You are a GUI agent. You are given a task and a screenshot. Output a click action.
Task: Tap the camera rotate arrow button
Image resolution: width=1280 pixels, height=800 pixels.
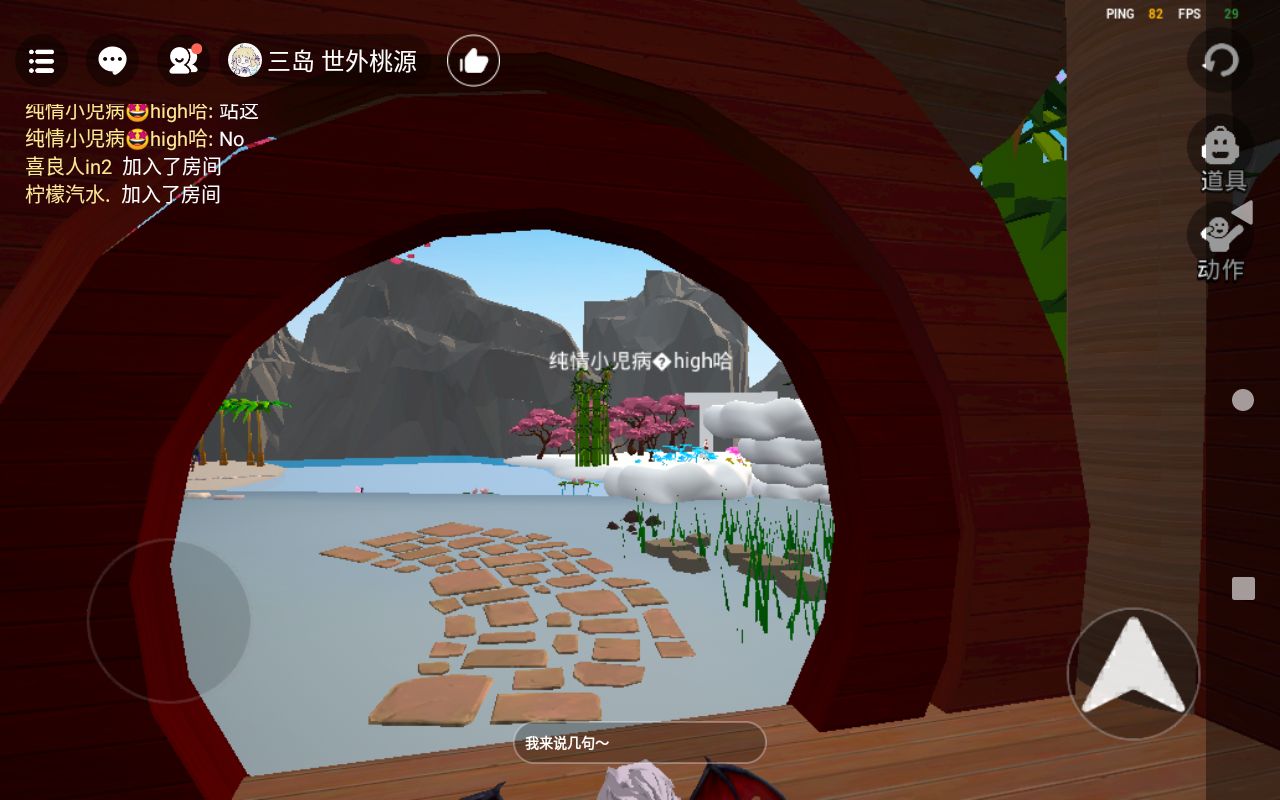tap(1220, 61)
